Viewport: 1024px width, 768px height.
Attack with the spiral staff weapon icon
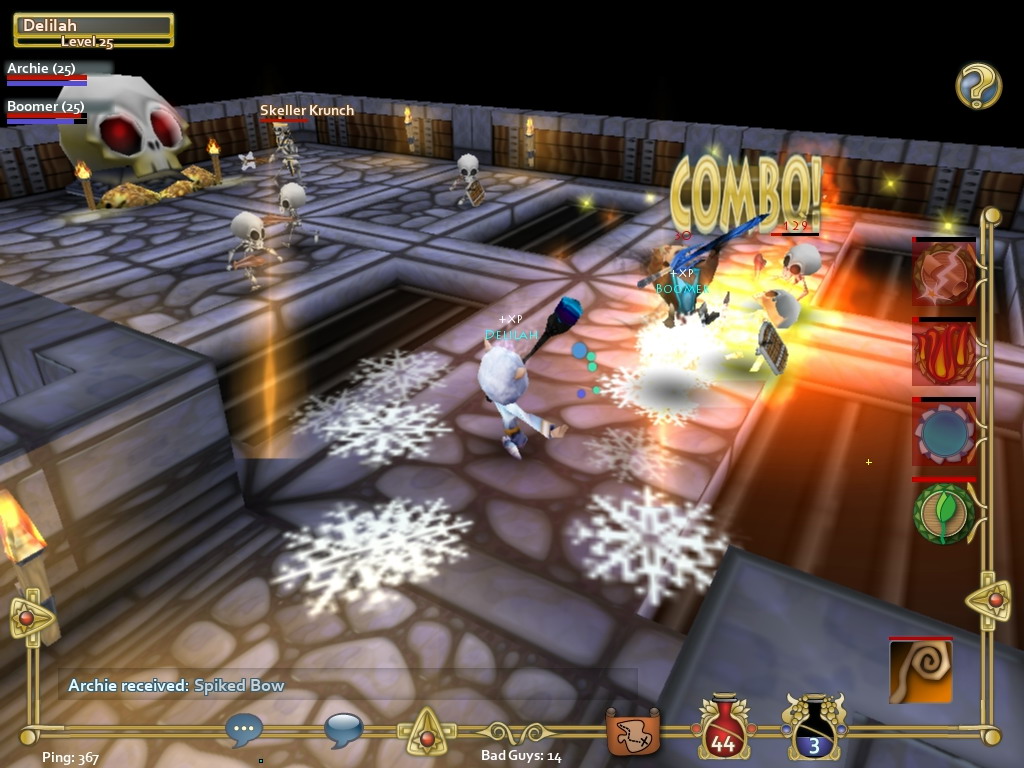tap(920, 672)
